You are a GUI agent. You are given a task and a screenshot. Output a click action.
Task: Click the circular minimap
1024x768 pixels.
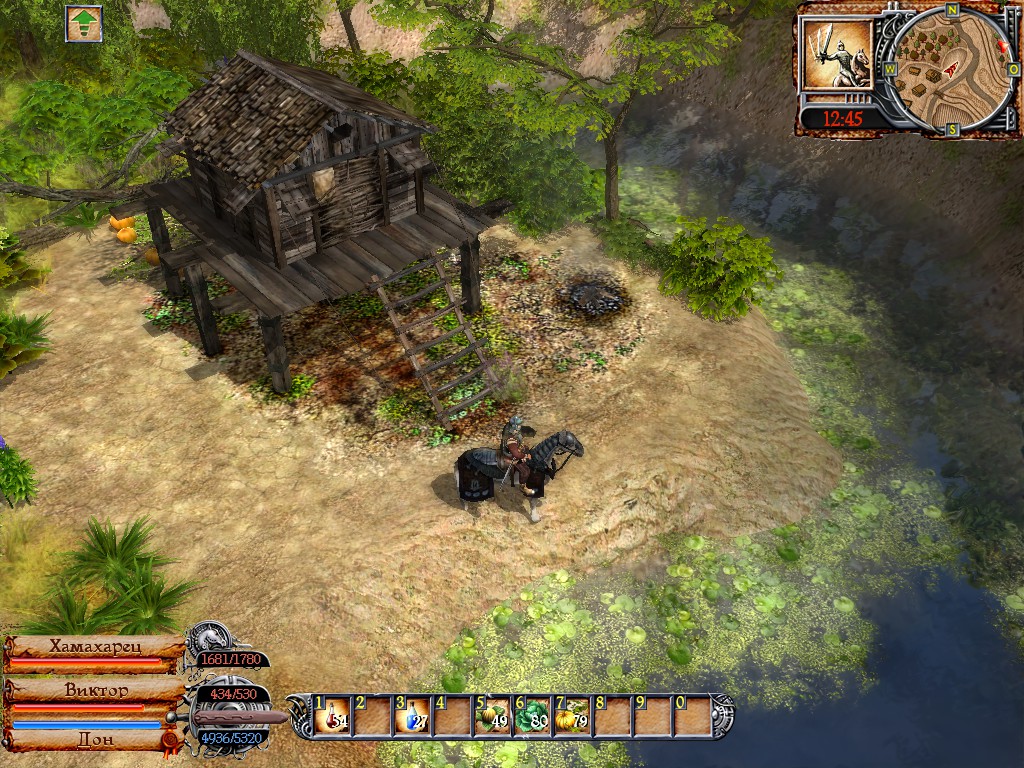point(940,68)
